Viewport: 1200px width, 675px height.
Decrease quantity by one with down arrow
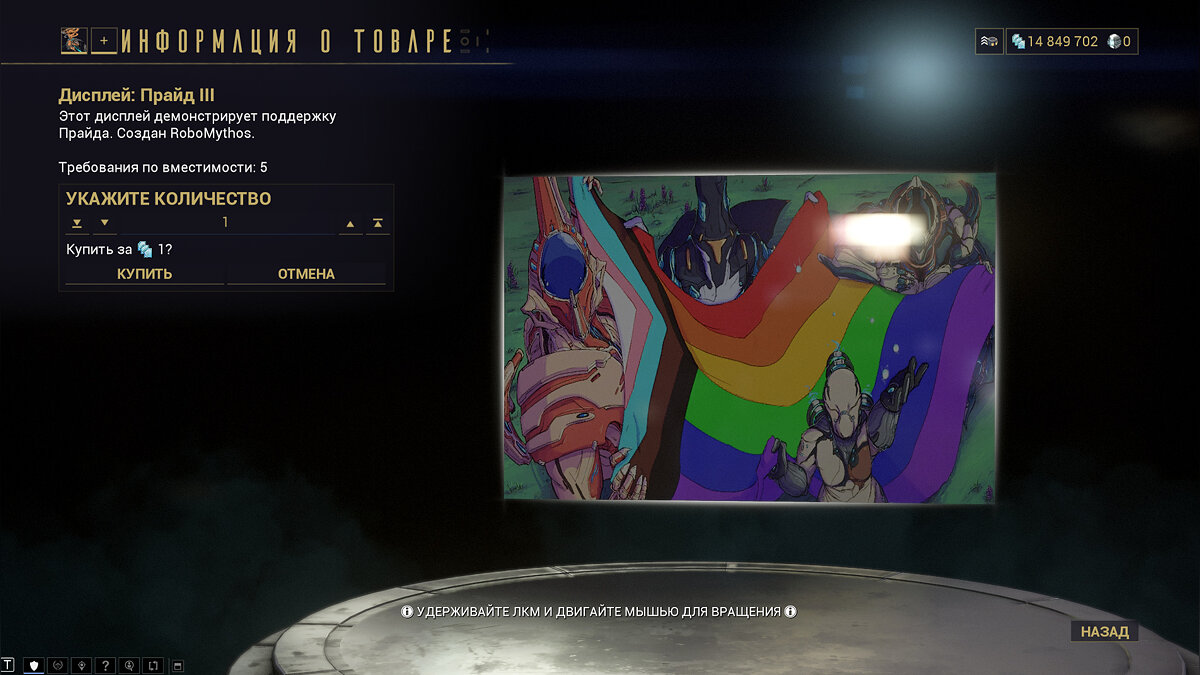(104, 223)
